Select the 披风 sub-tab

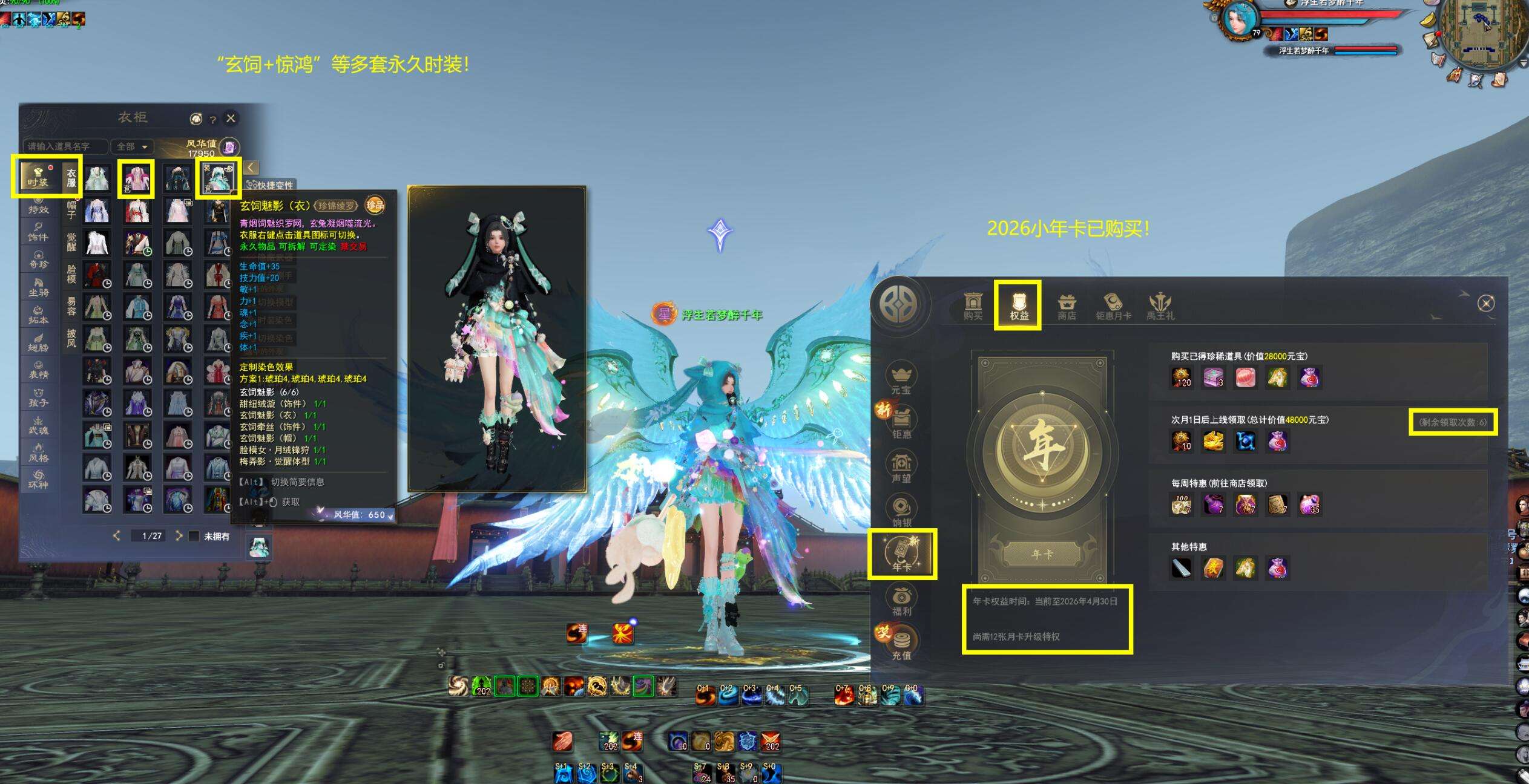coord(71,338)
